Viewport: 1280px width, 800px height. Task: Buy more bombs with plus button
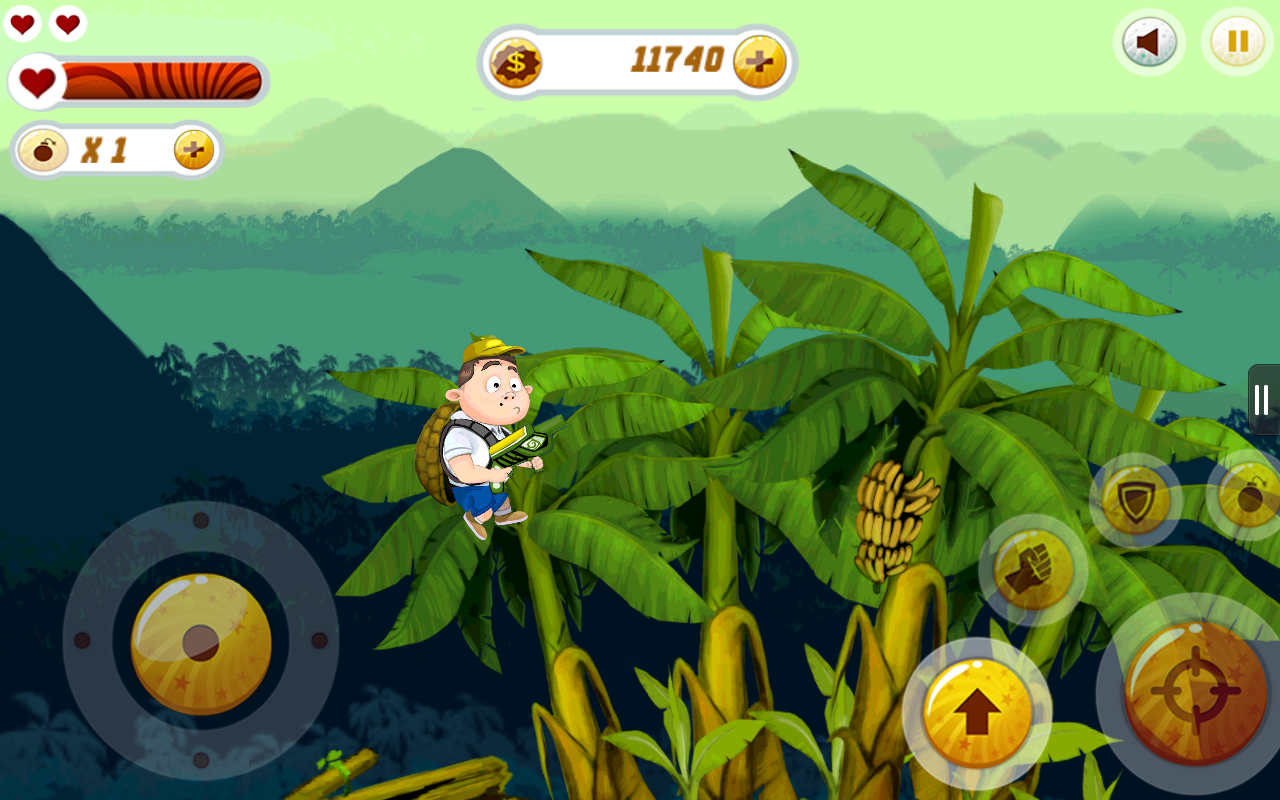(x=194, y=150)
